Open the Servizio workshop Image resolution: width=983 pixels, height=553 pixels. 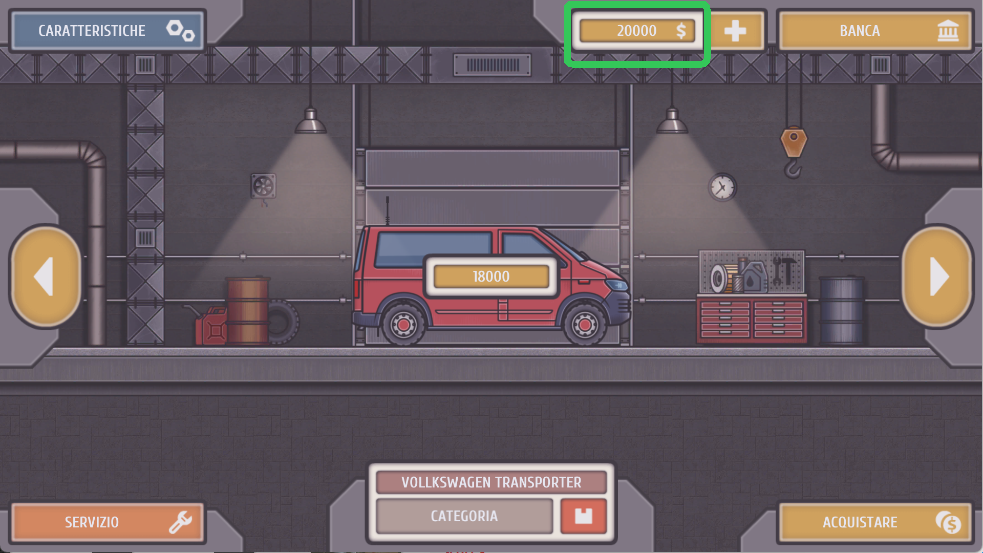(108, 522)
